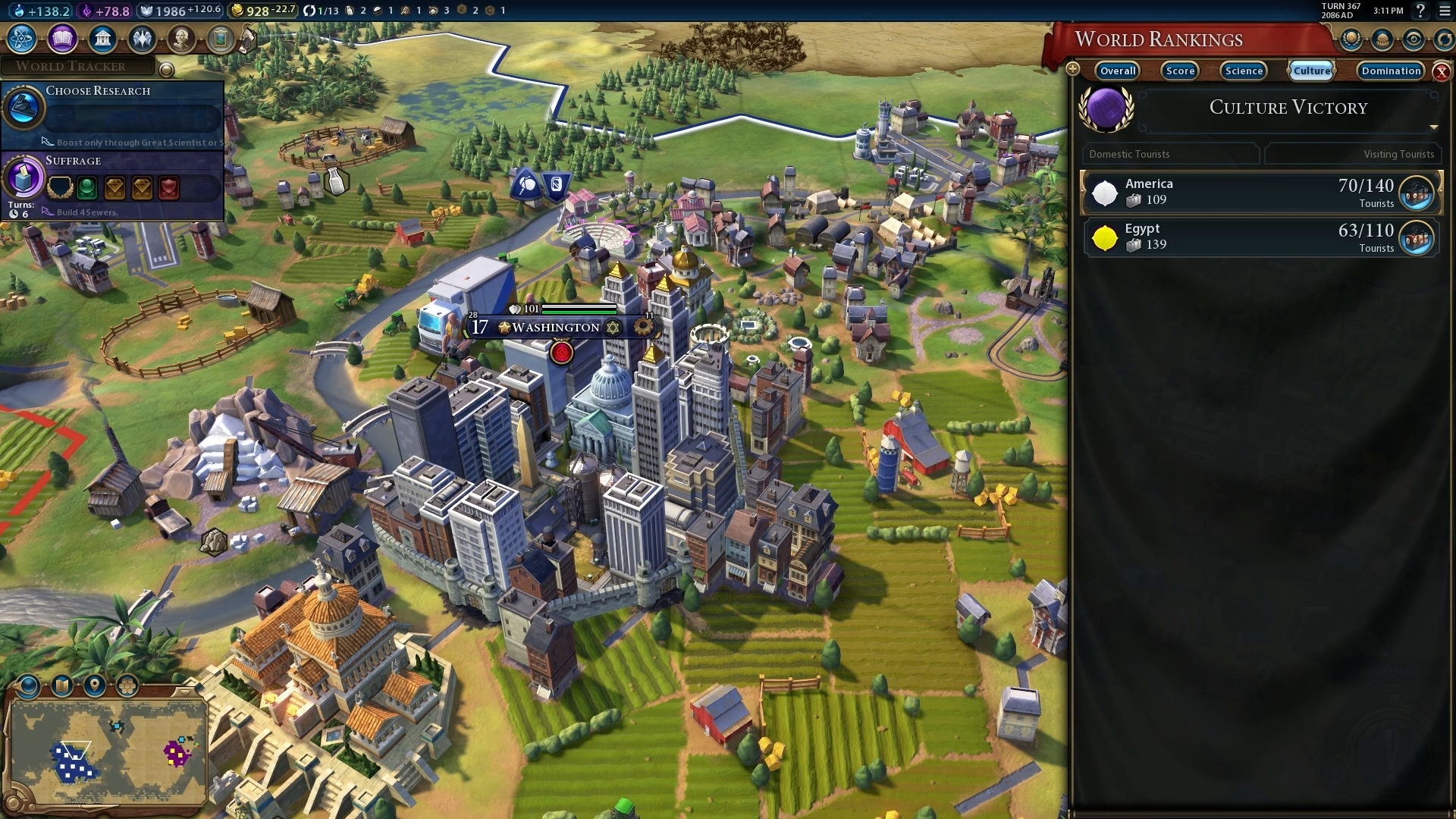Screen dimensions: 1456x819
Task: Switch to the Score tab
Action: [1180, 71]
